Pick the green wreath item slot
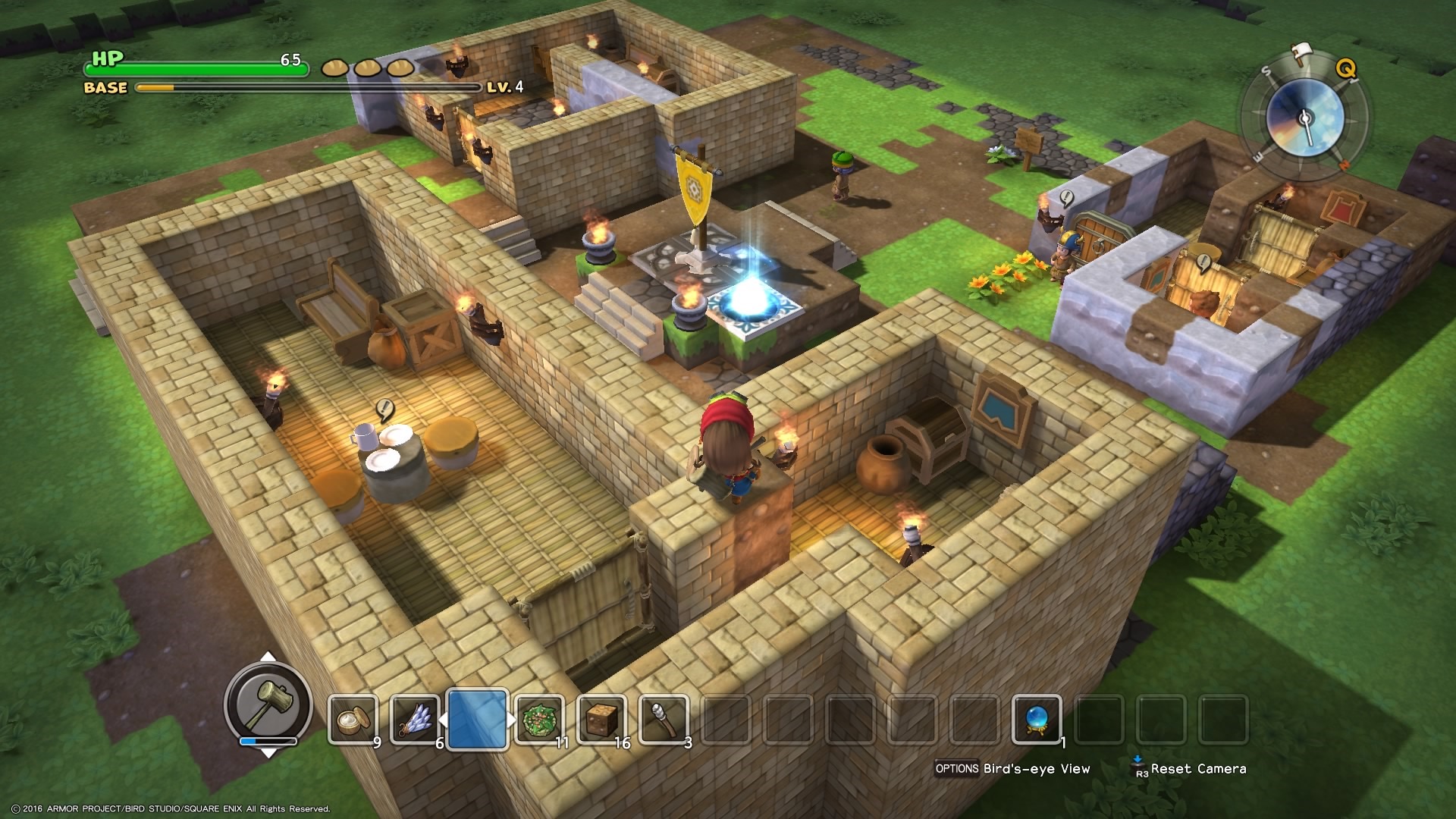This screenshot has width=1456, height=819. coord(539,720)
